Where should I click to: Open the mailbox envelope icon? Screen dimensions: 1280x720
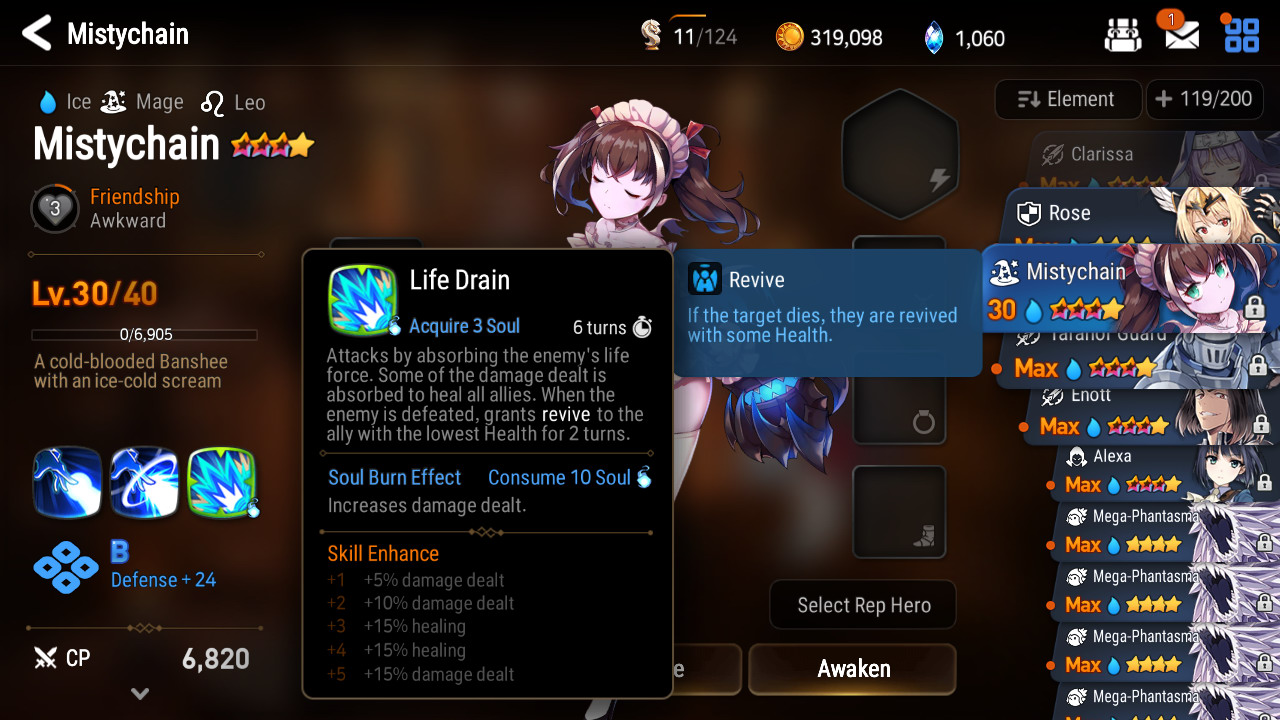point(1182,36)
